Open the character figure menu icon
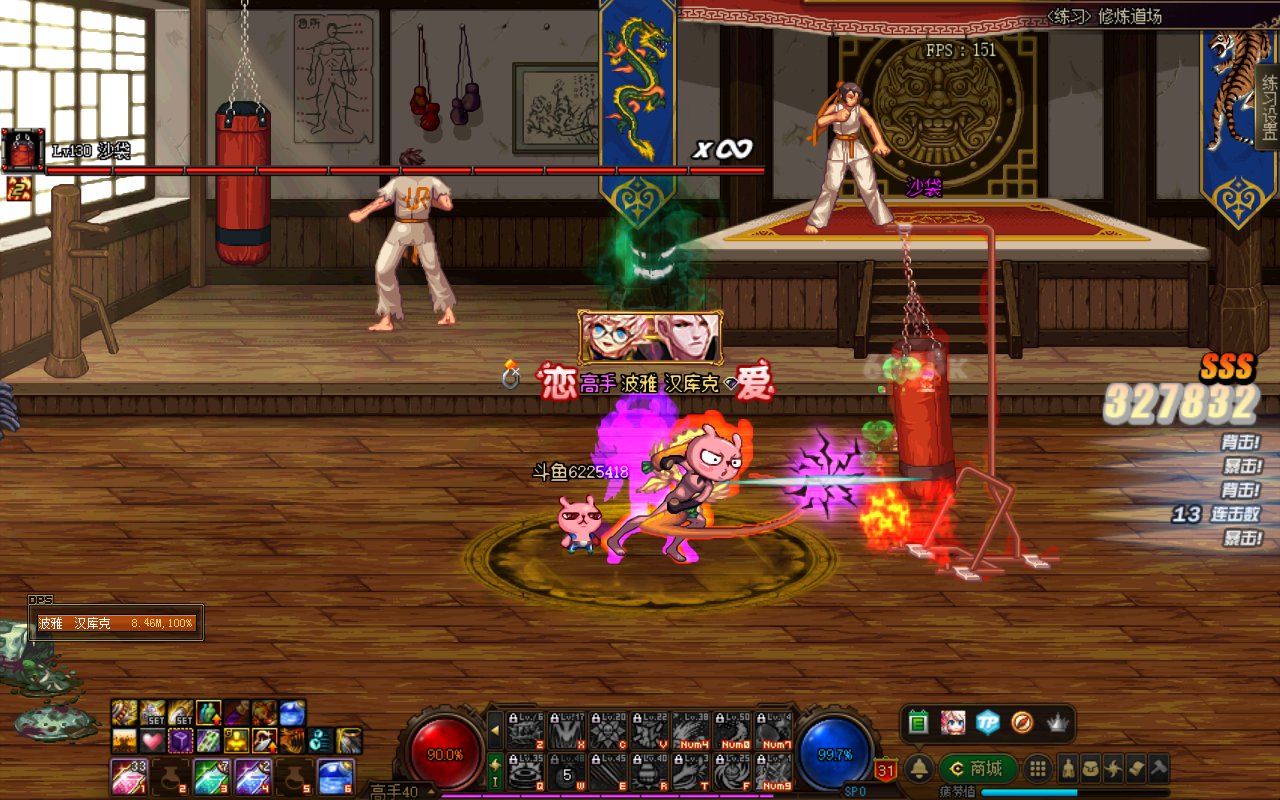 click(x=1068, y=768)
